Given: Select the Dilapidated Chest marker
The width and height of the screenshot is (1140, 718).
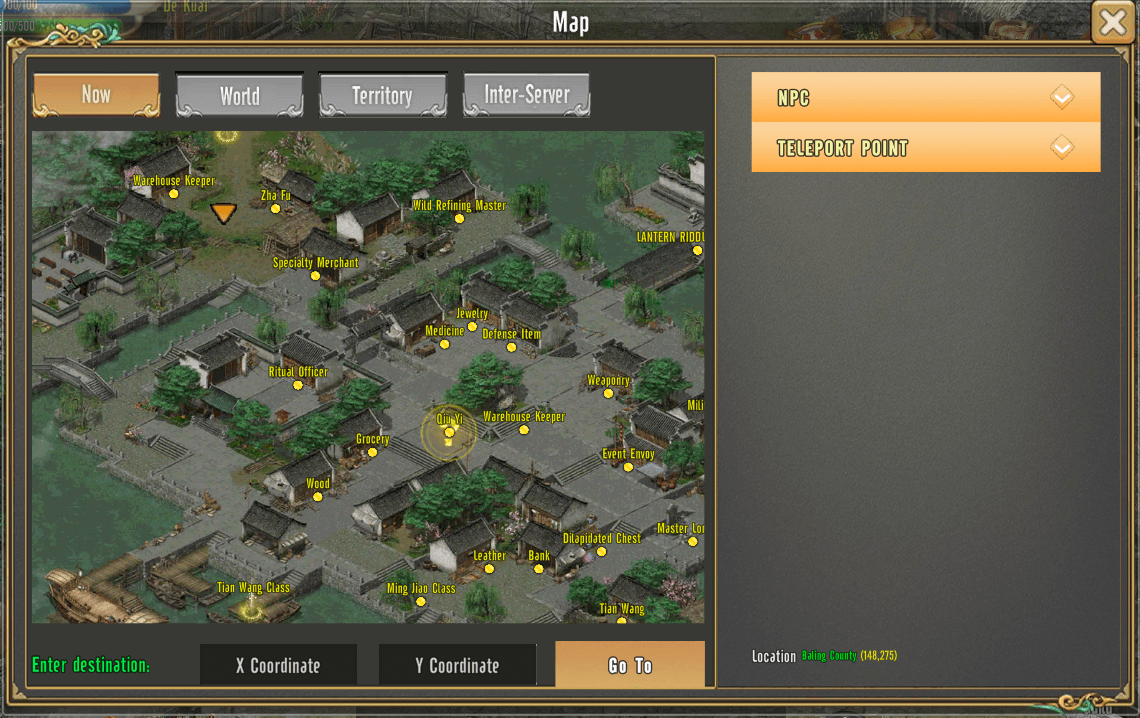Looking at the screenshot, I should 602,551.
